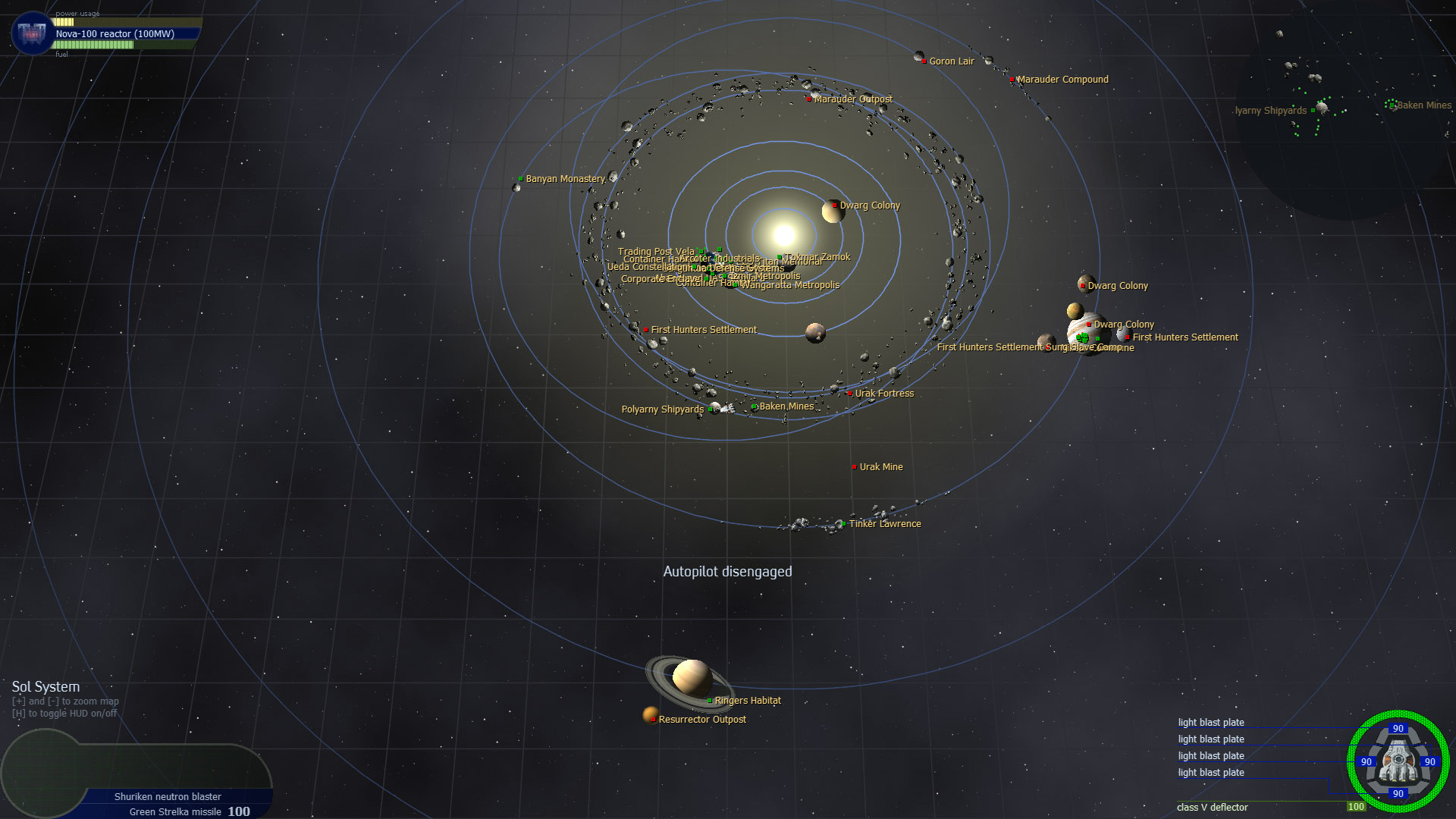The image size is (1456, 819).
Task: Select the Marauder Outpost marker
Action: (x=808, y=99)
